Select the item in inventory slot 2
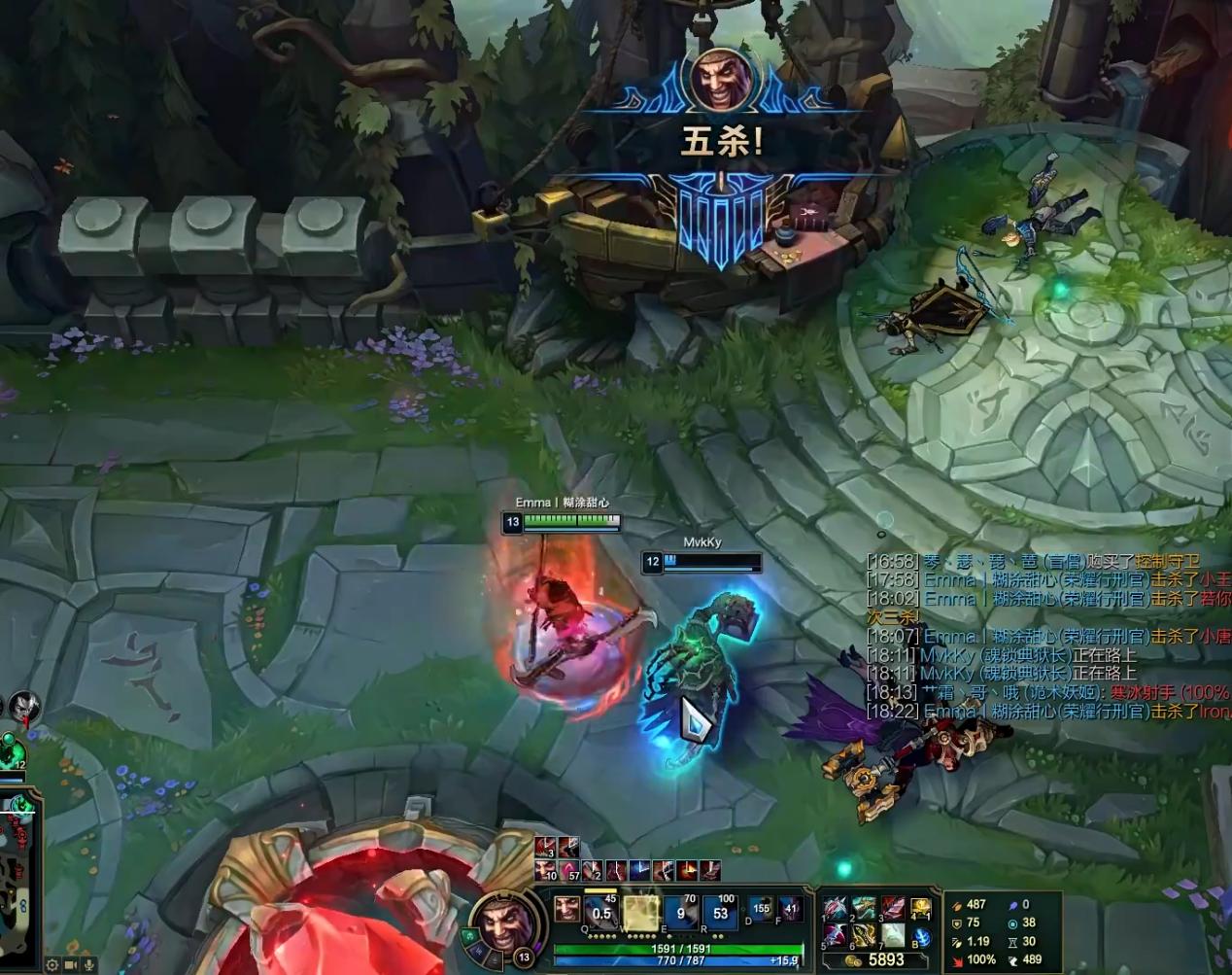Image resolution: width=1232 pixels, height=975 pixels. click(x=864, y=910)
